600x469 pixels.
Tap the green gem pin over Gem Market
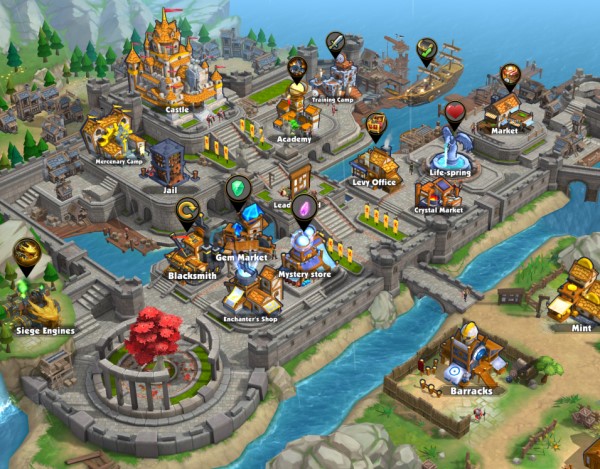tap(238, 188)
